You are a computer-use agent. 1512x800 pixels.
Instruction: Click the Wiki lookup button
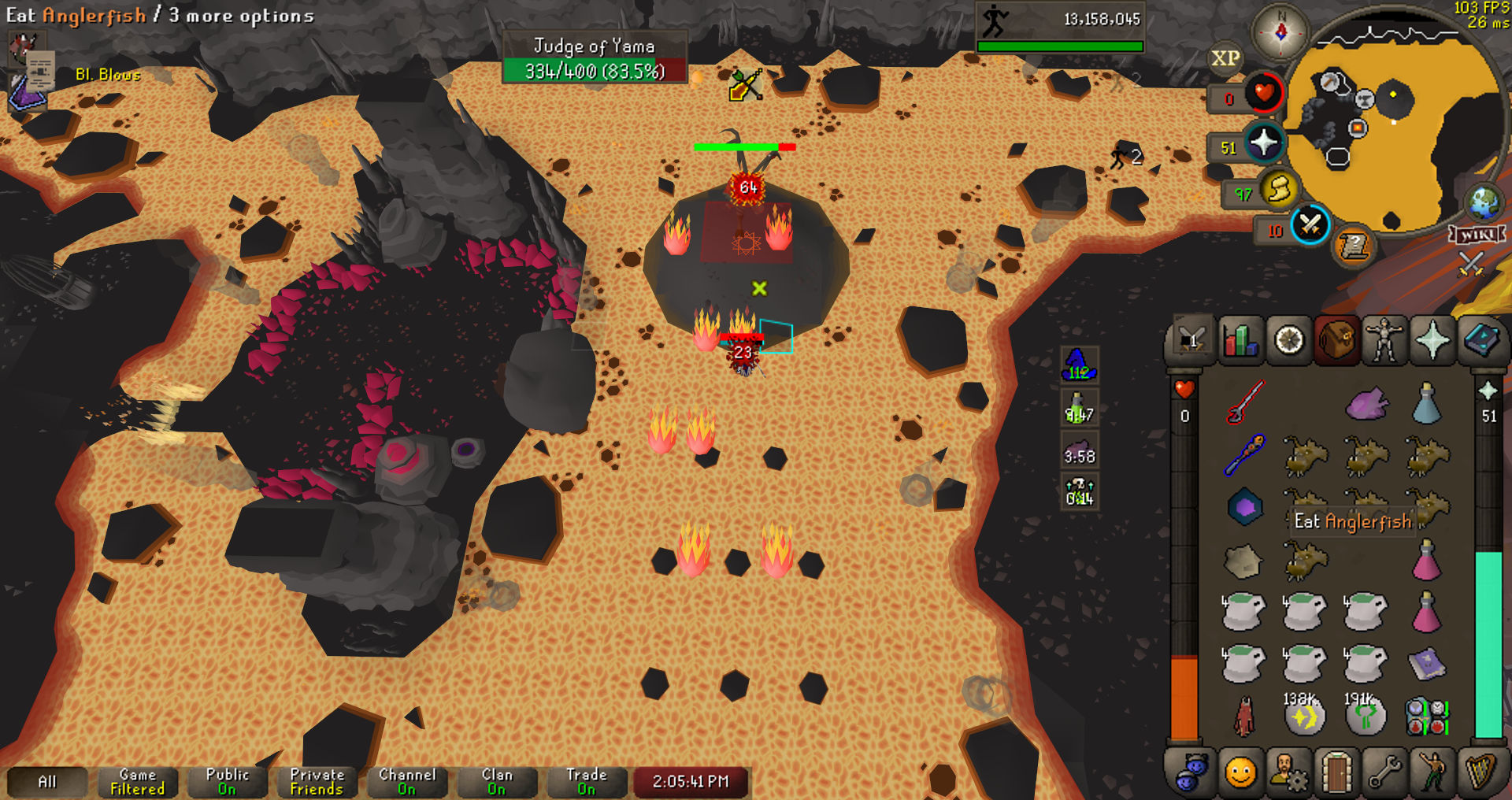pos(1477,235)
